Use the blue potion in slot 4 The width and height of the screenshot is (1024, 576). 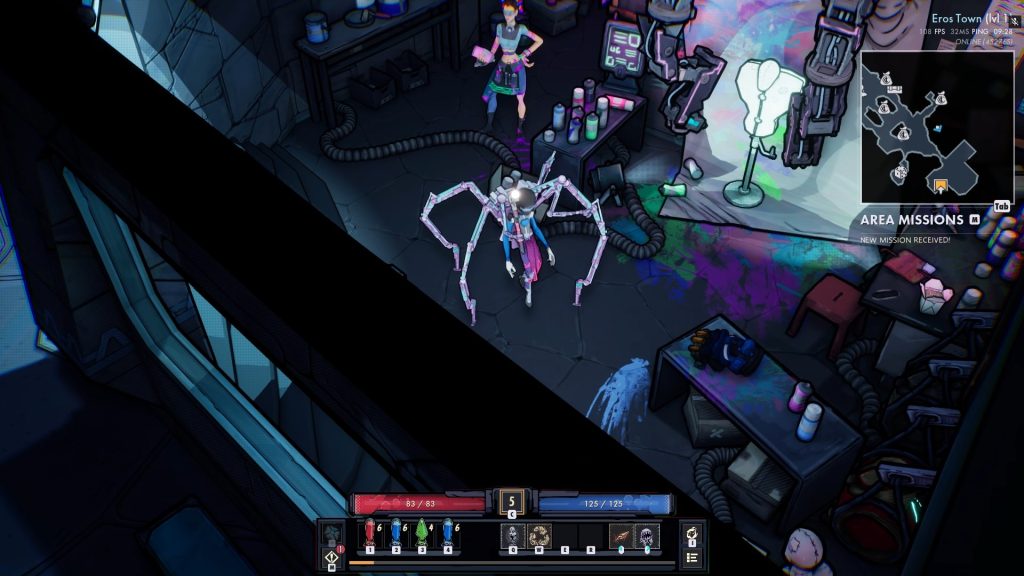(x=448, y=534)
